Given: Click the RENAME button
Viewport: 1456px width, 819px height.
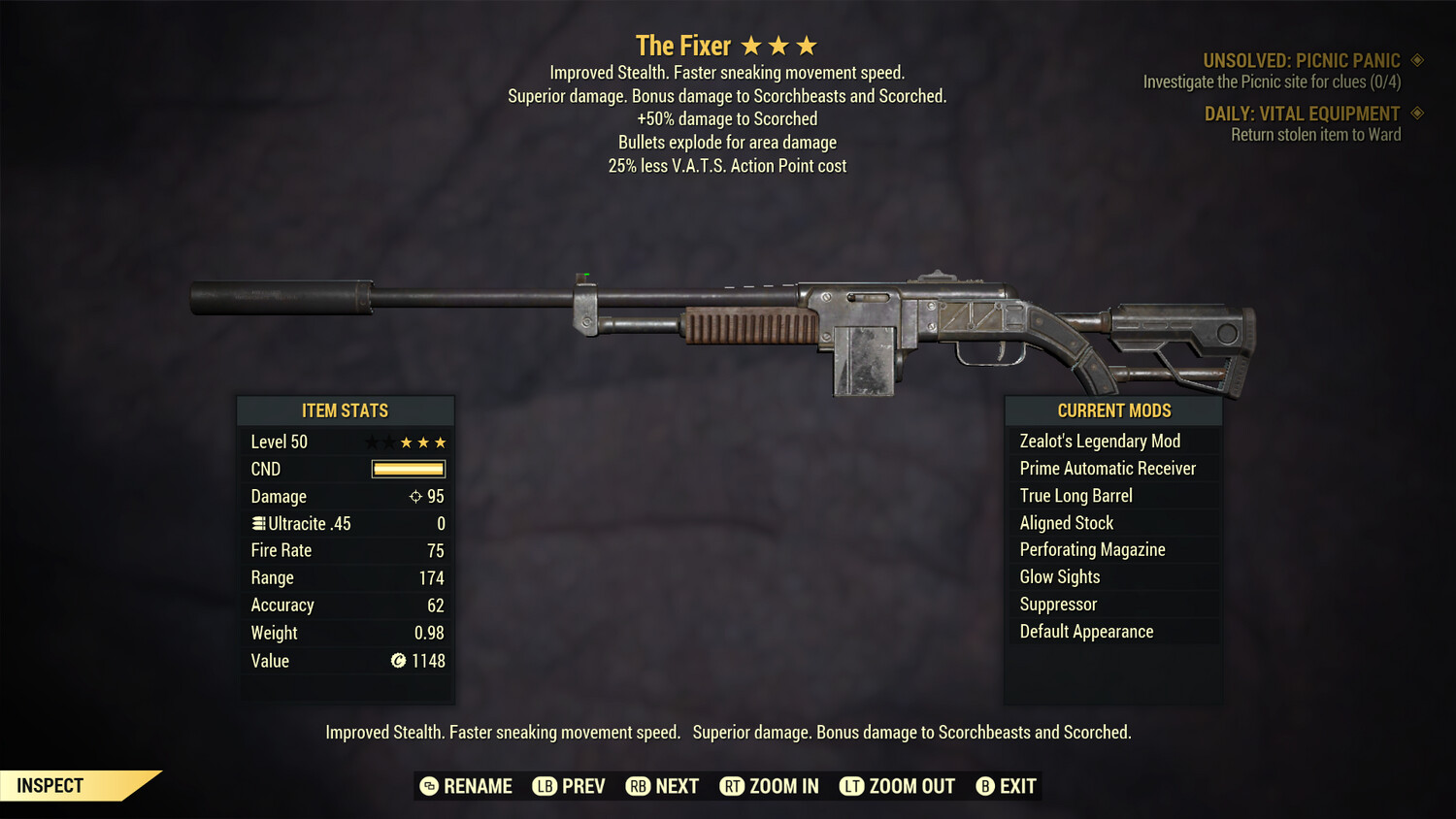Looking at the screenshot, I should (x=467, y=786).
